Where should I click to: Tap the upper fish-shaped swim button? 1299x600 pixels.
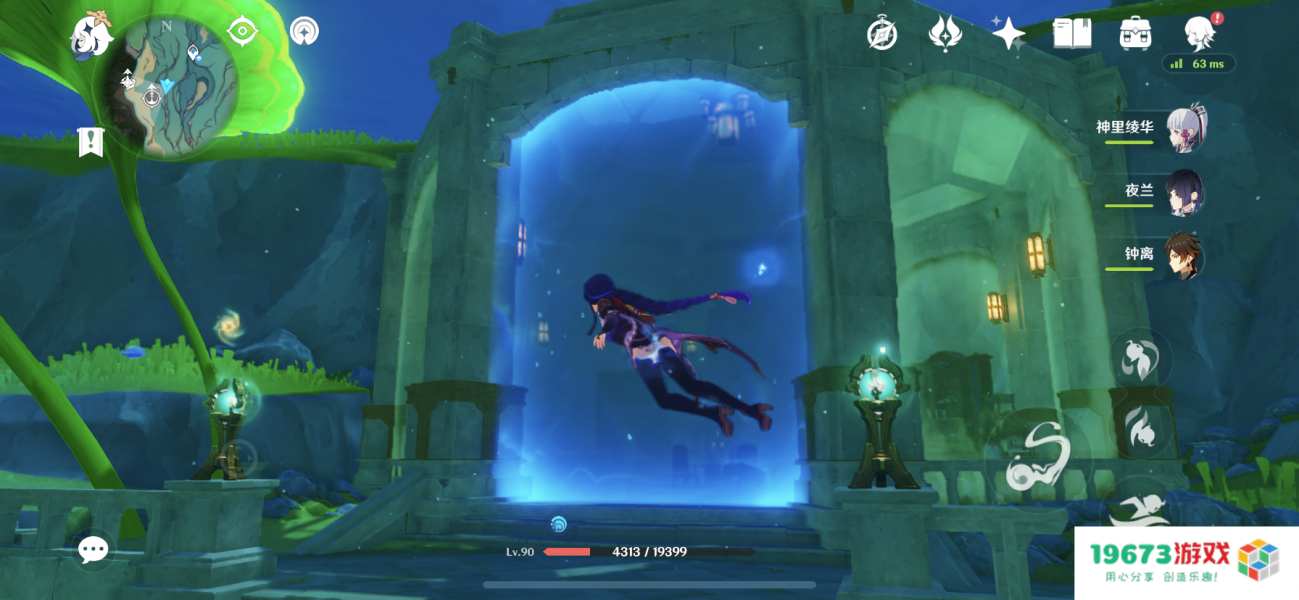(1141, 360)
